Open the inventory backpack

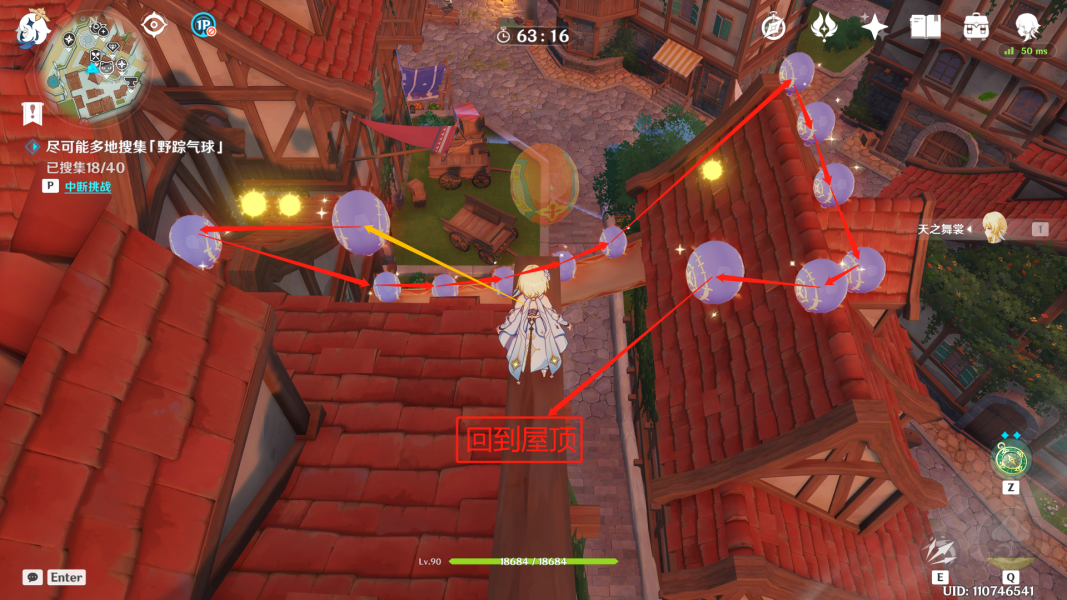[x=977, y=27]
